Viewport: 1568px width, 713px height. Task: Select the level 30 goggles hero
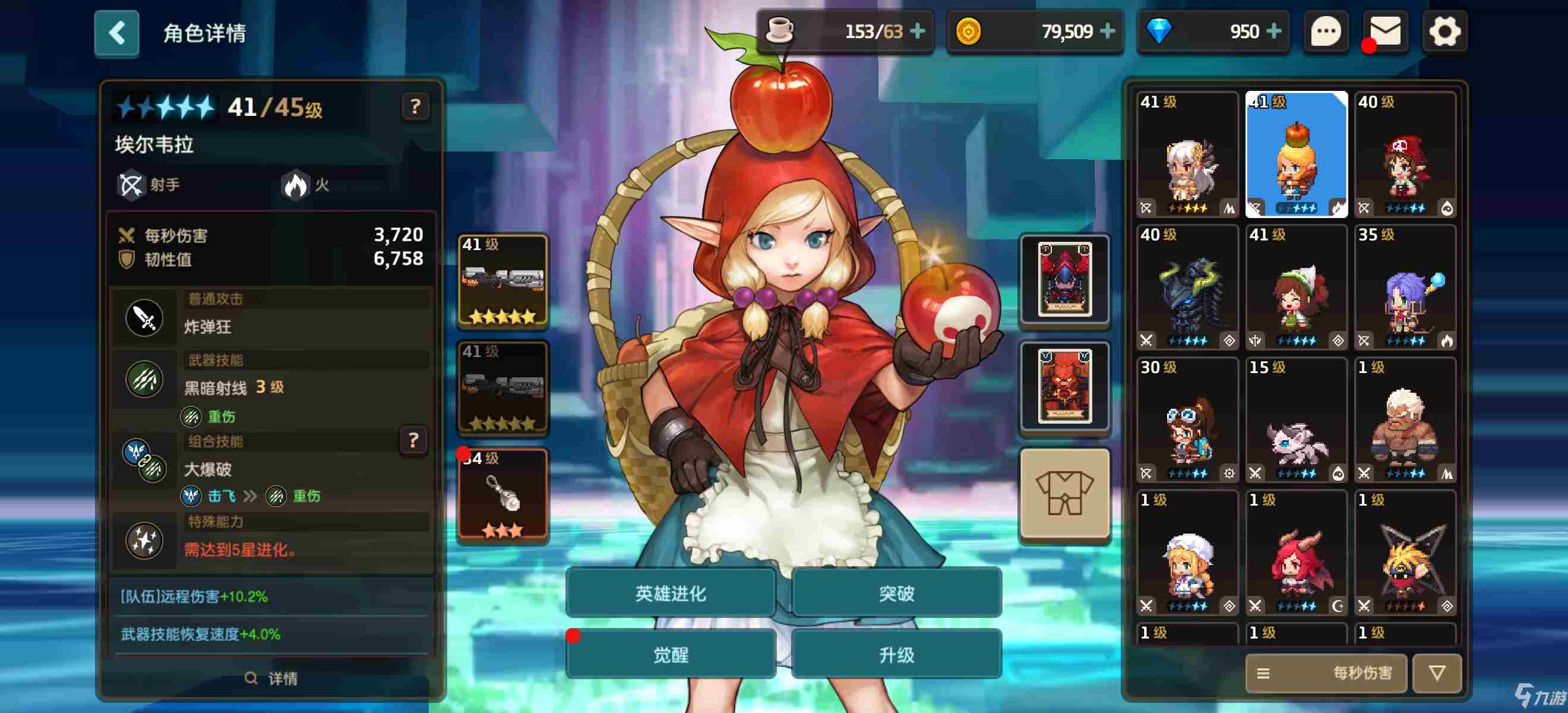(x=1187, y=420)
